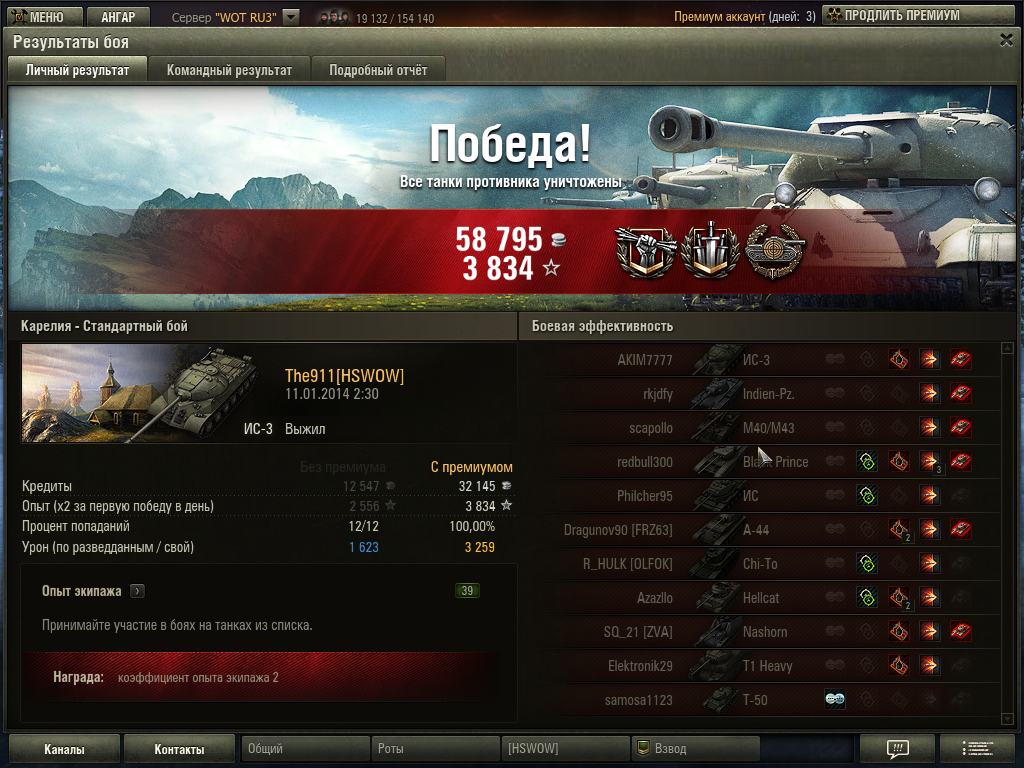Open the Подробный отчёт tab
The width and height of the screenshot is (1024, 768).
click(378, 70)
